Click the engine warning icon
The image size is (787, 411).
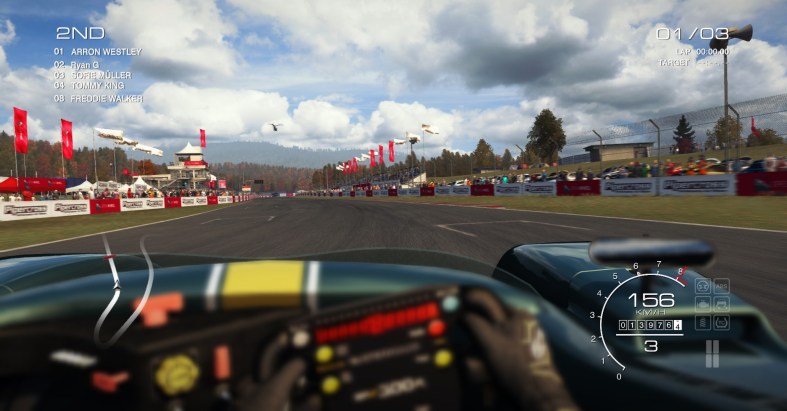point(703,304)
